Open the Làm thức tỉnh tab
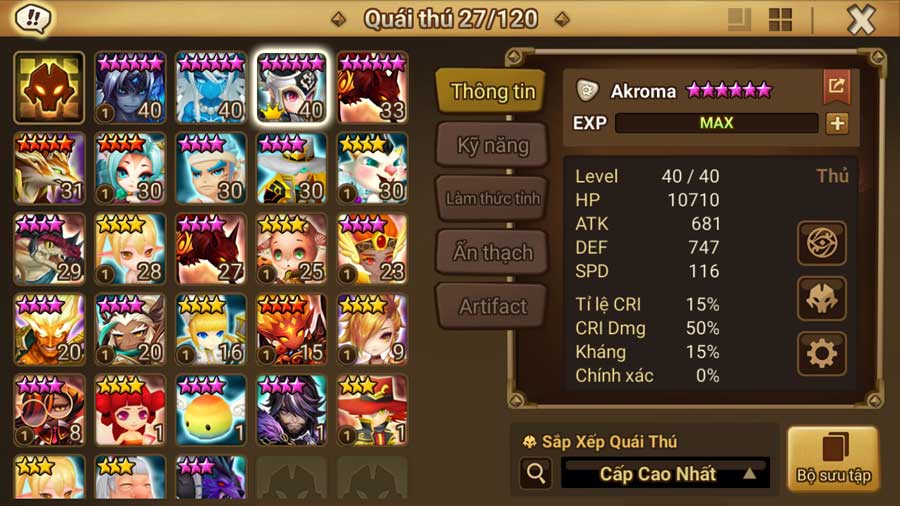The width and height of the screenshot is (900, 506). click(492, 198)
